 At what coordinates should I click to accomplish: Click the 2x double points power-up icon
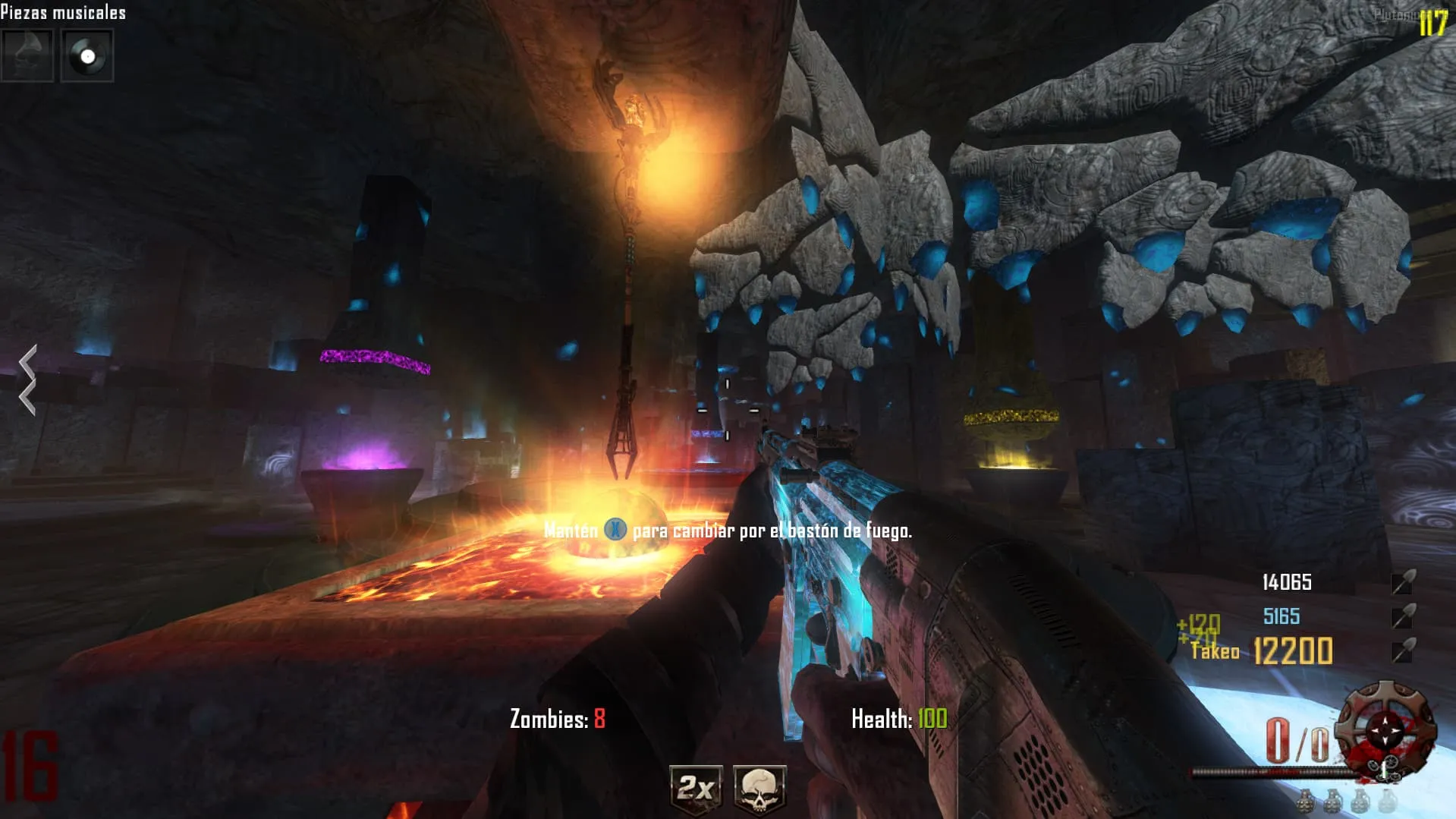tap(696, 789)
